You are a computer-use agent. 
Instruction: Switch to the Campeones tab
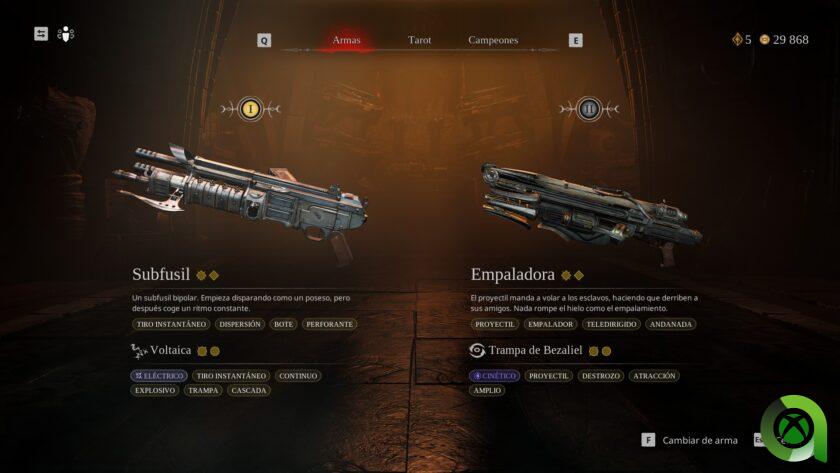(x=493, y=40)
